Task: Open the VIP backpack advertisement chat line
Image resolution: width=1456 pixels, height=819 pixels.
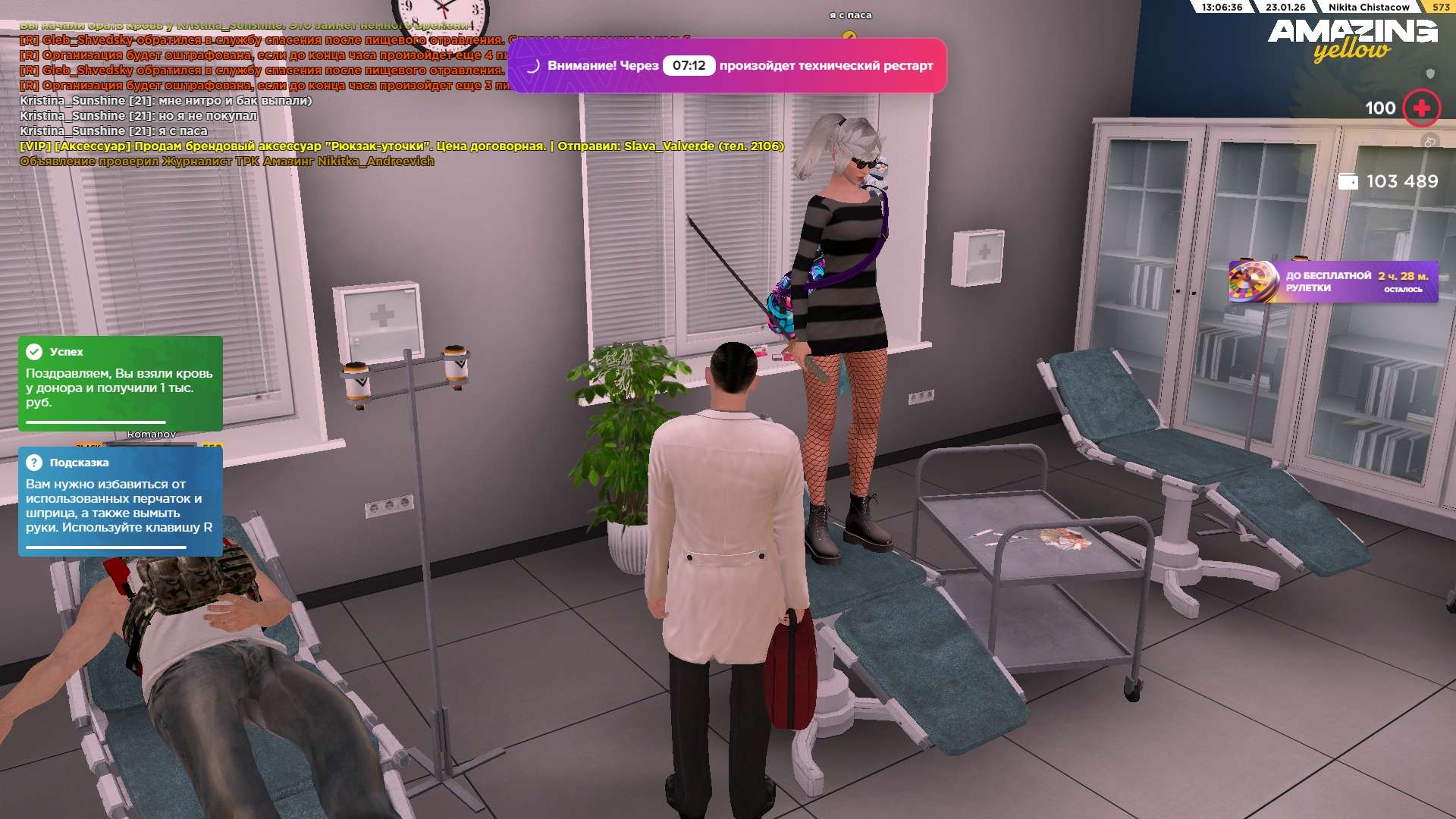Action: (401, 146)
